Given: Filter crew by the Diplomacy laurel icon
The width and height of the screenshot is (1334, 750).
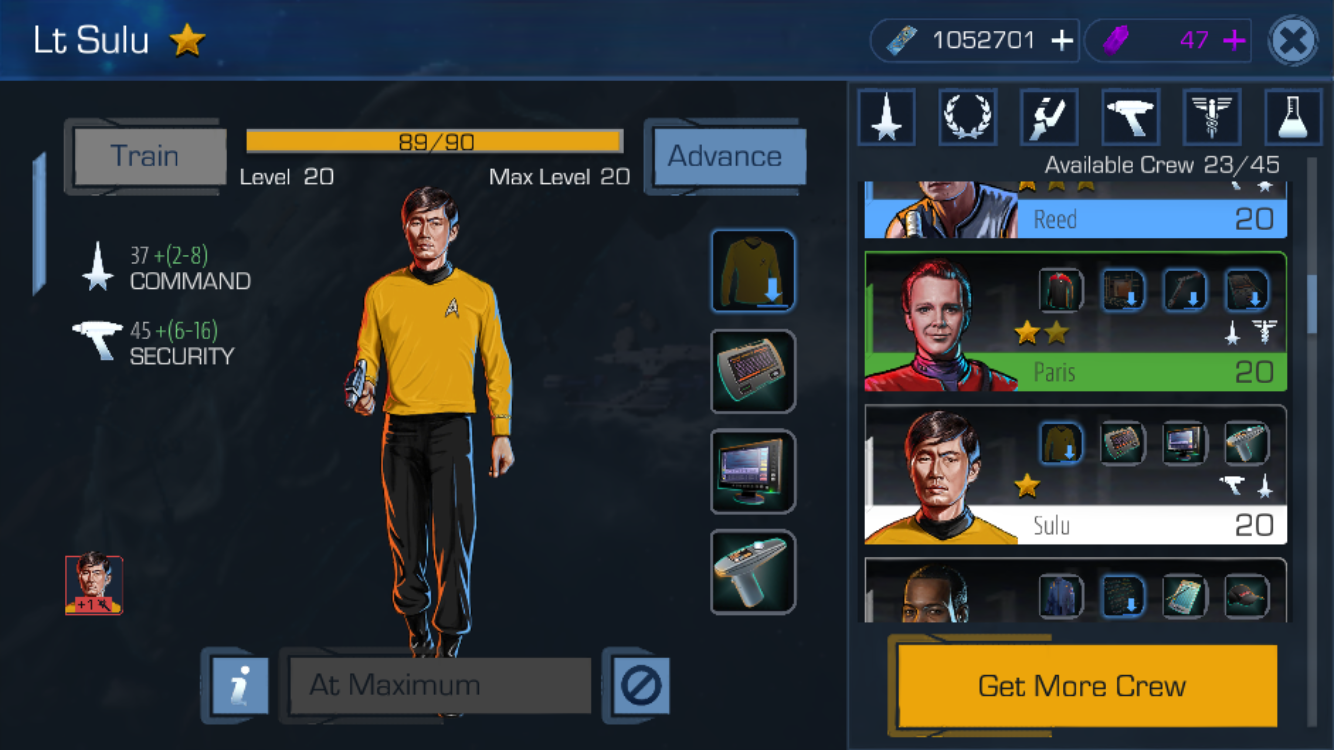Looking at the screenshot, I should pyautogui.click(x=968, y=117).
